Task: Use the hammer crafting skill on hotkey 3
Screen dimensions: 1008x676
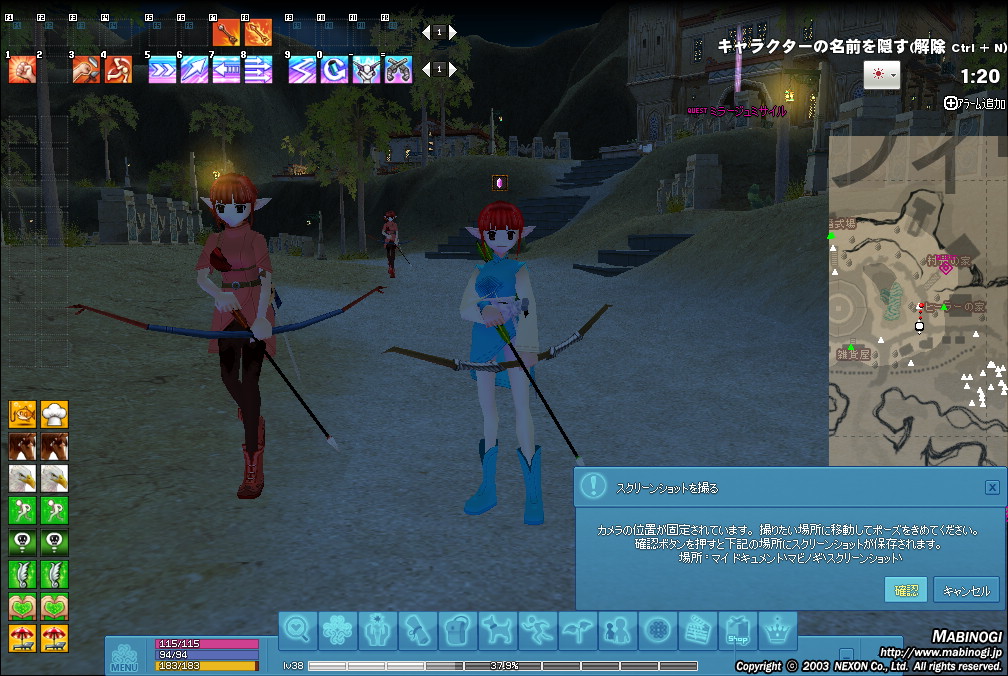Action: tap(87, 69)
